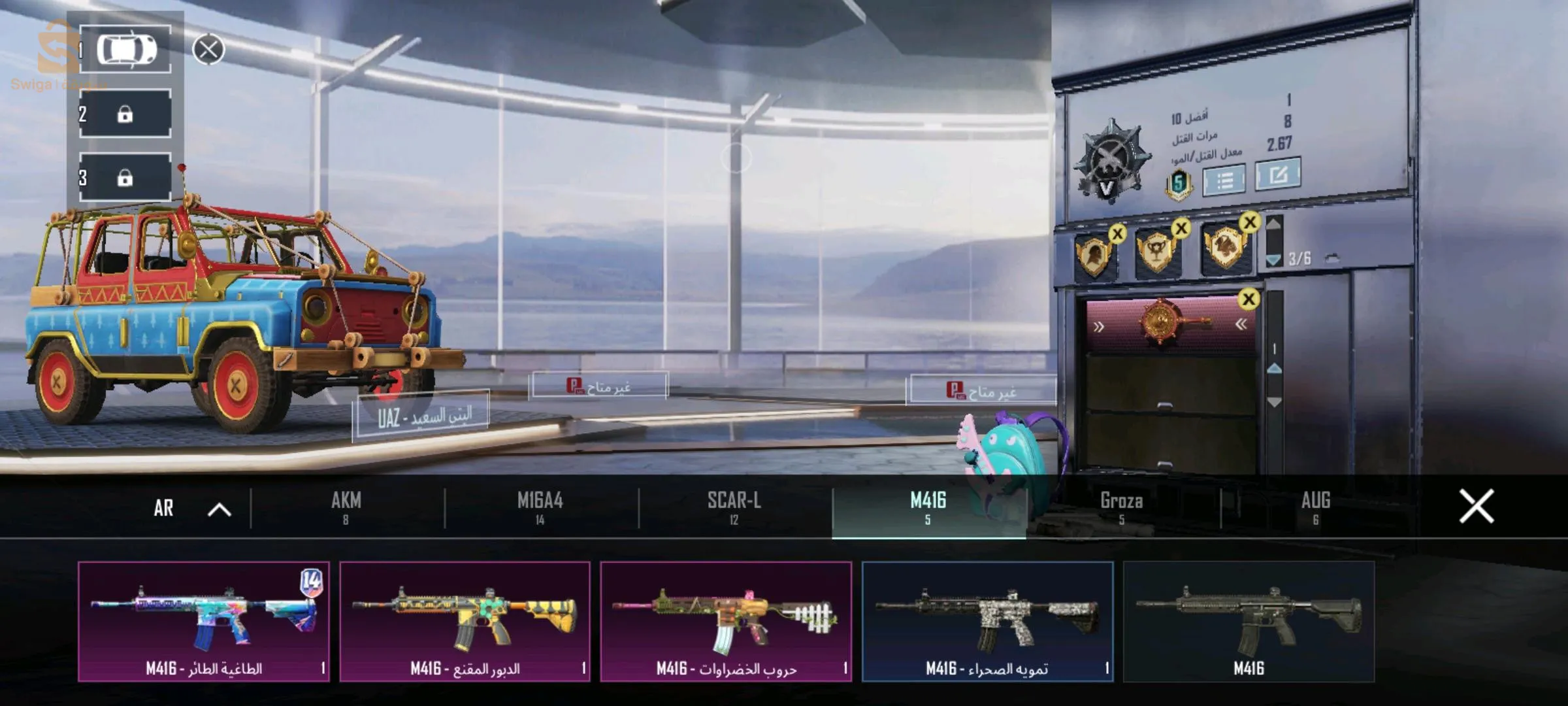Image resolution: width=1568 pixels, height=706 pixels.
Task: Expand the AR weapon category dropdown
Action: 189,509
